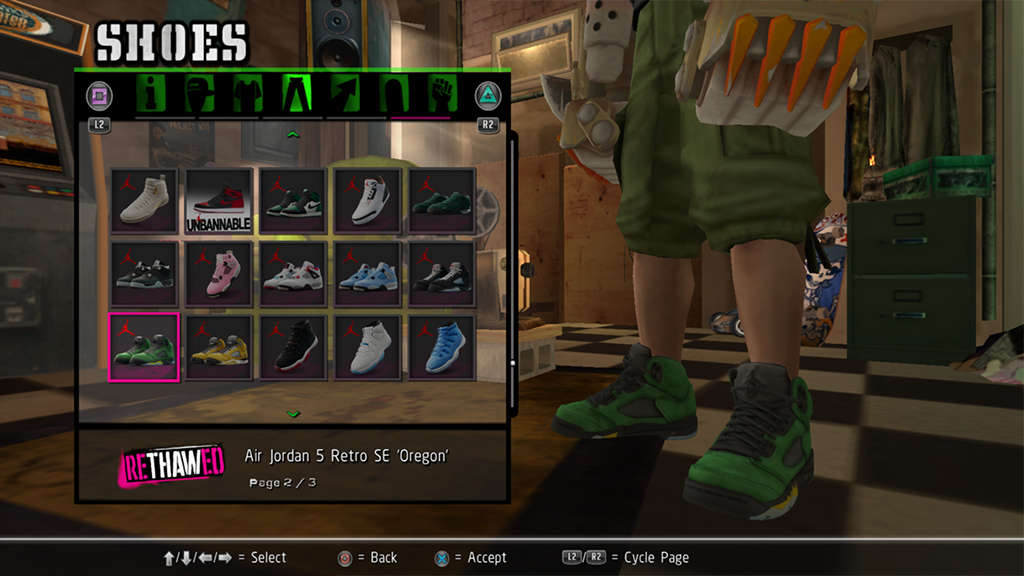Select the solid blue high-top sneaker
1024x576 pixels.
(441, 347)
